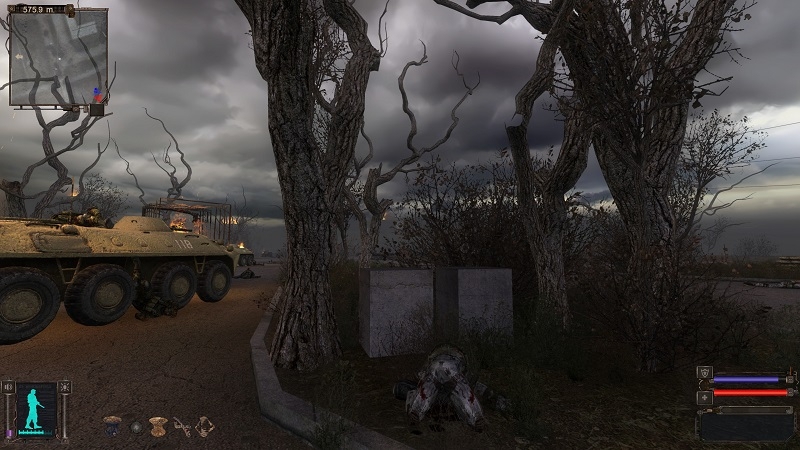Click the dark weapon info panel
This screenshot has width=800, height=450.
click(748, 423)
